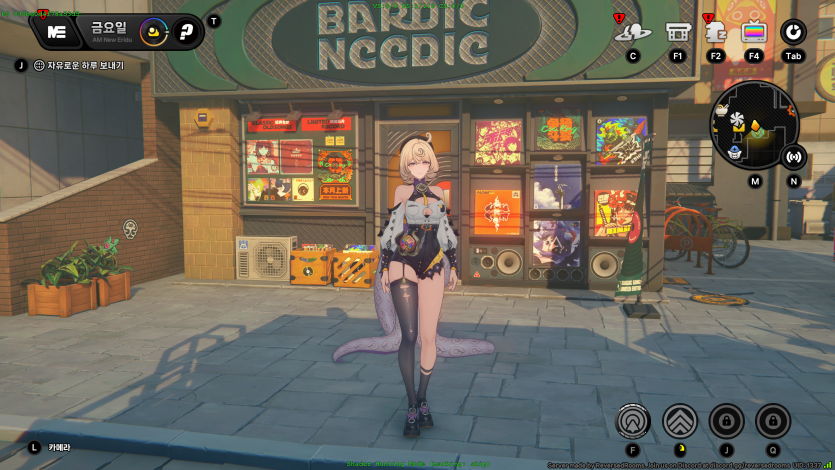Open the question mark icon

tap(185, 32)
